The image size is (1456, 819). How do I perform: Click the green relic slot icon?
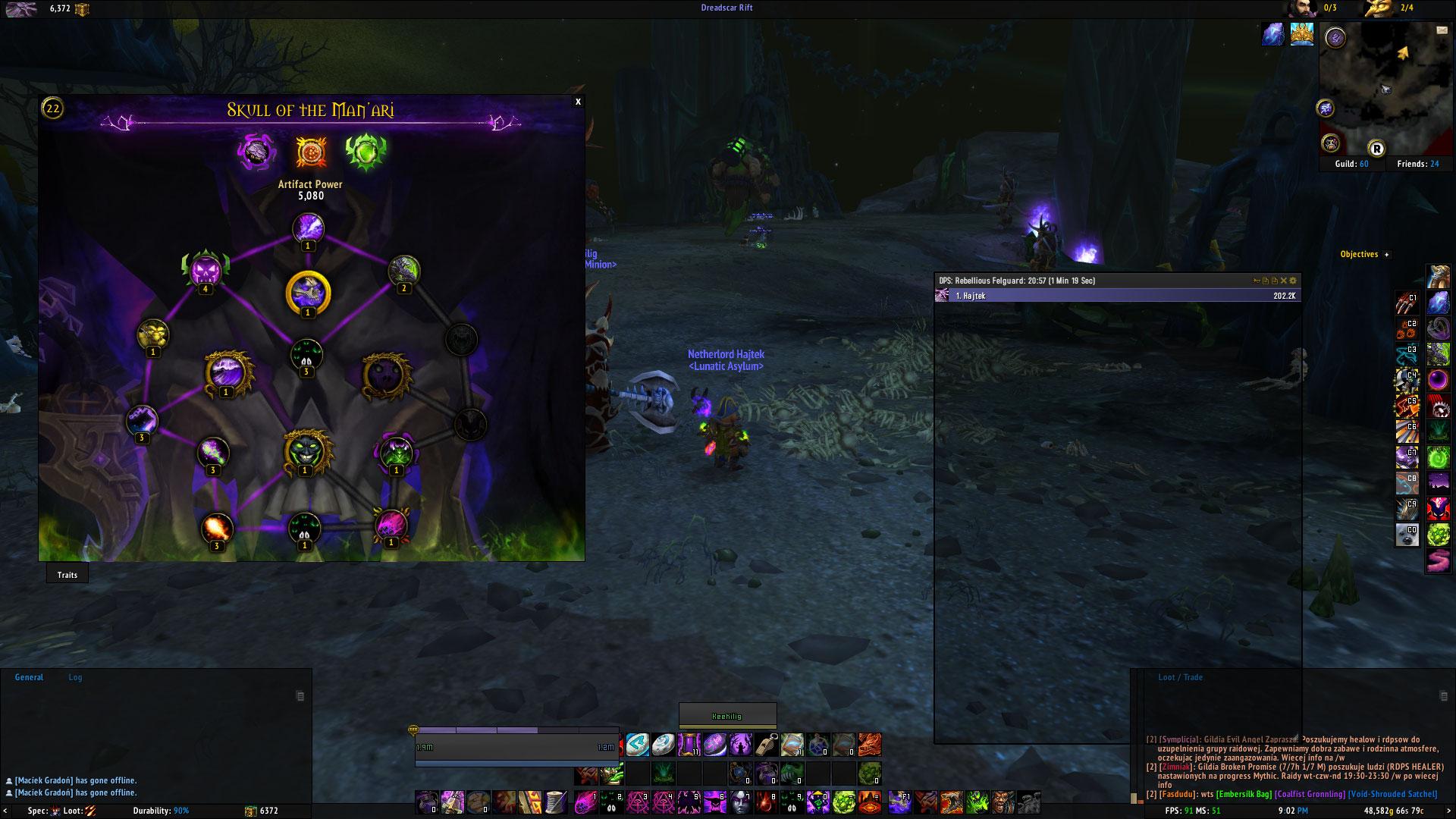click(x=366, y=152)
